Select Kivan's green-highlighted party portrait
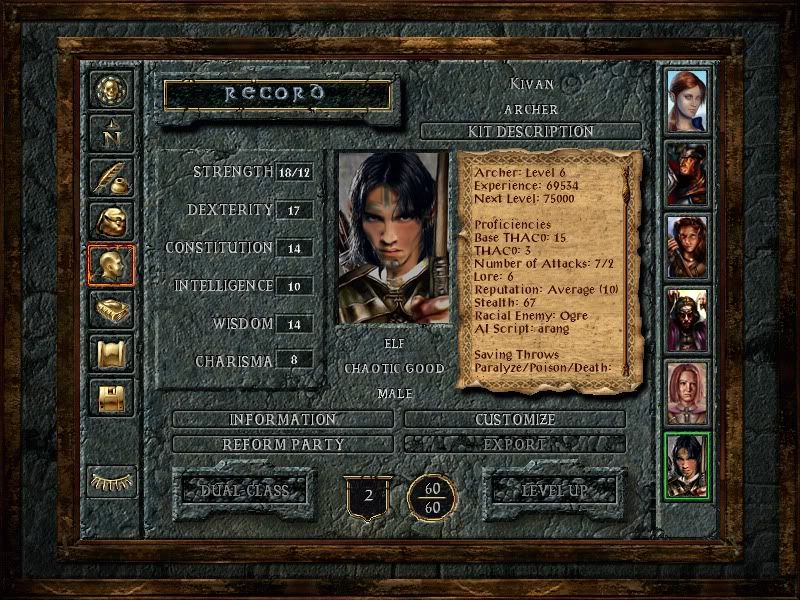 (x=687, y=465)
